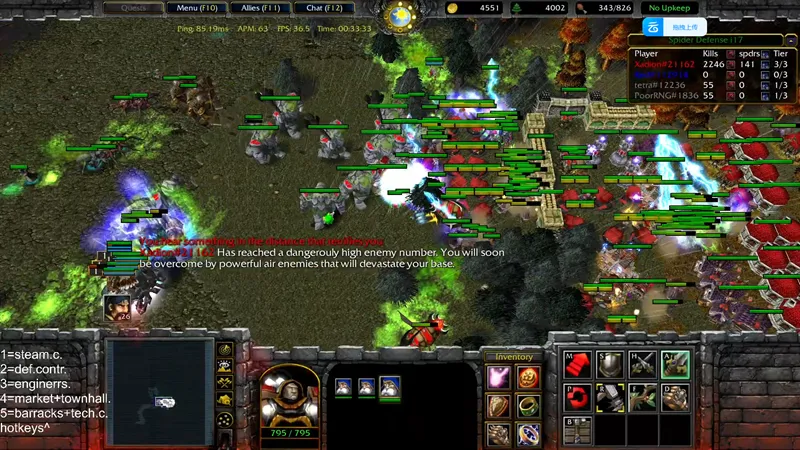
Task: Toggle formation movement button by minimap
Action: [226, 417]
